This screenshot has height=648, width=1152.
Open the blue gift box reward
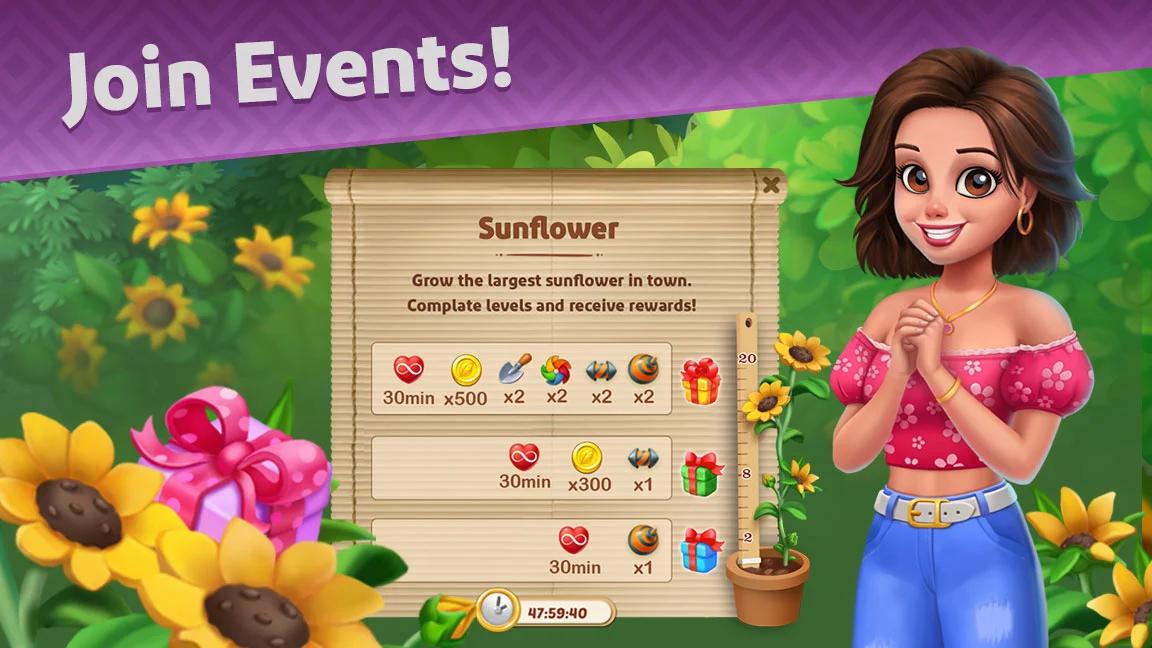click(x=701, y=551)
